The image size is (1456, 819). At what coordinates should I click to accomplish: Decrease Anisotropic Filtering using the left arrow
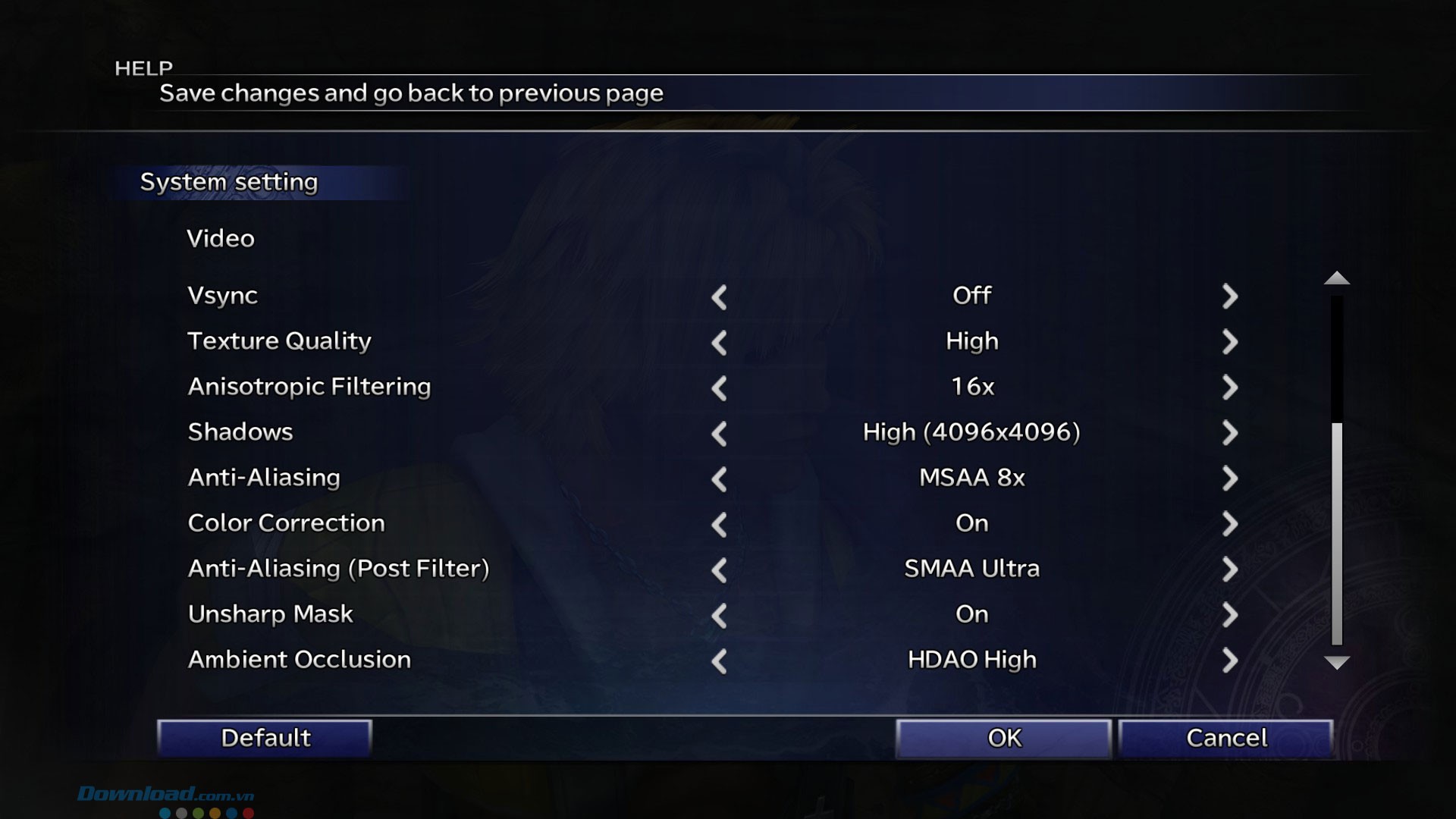click(719, 388)
